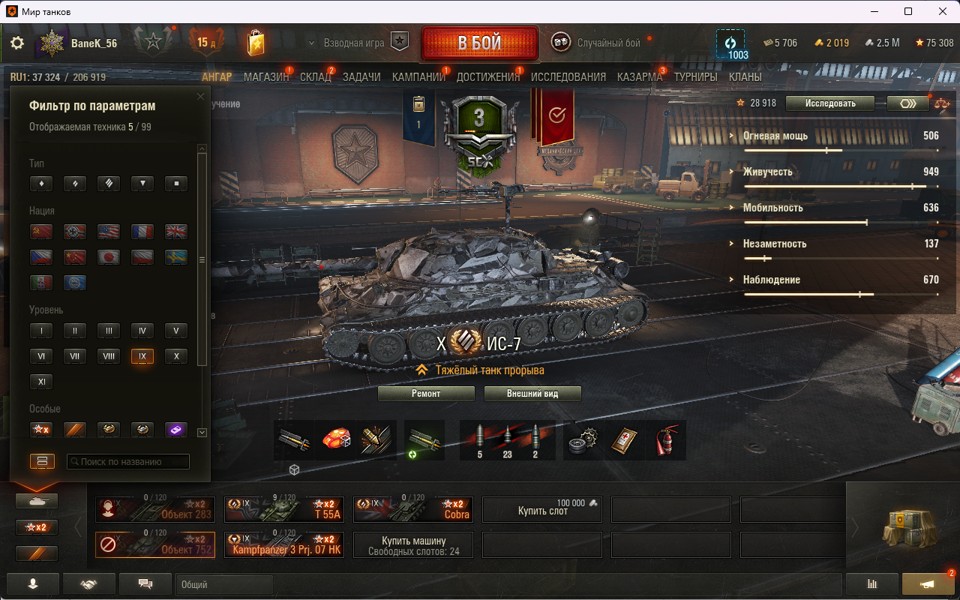Click the Исследовать research button

click(x=829, y=103)
